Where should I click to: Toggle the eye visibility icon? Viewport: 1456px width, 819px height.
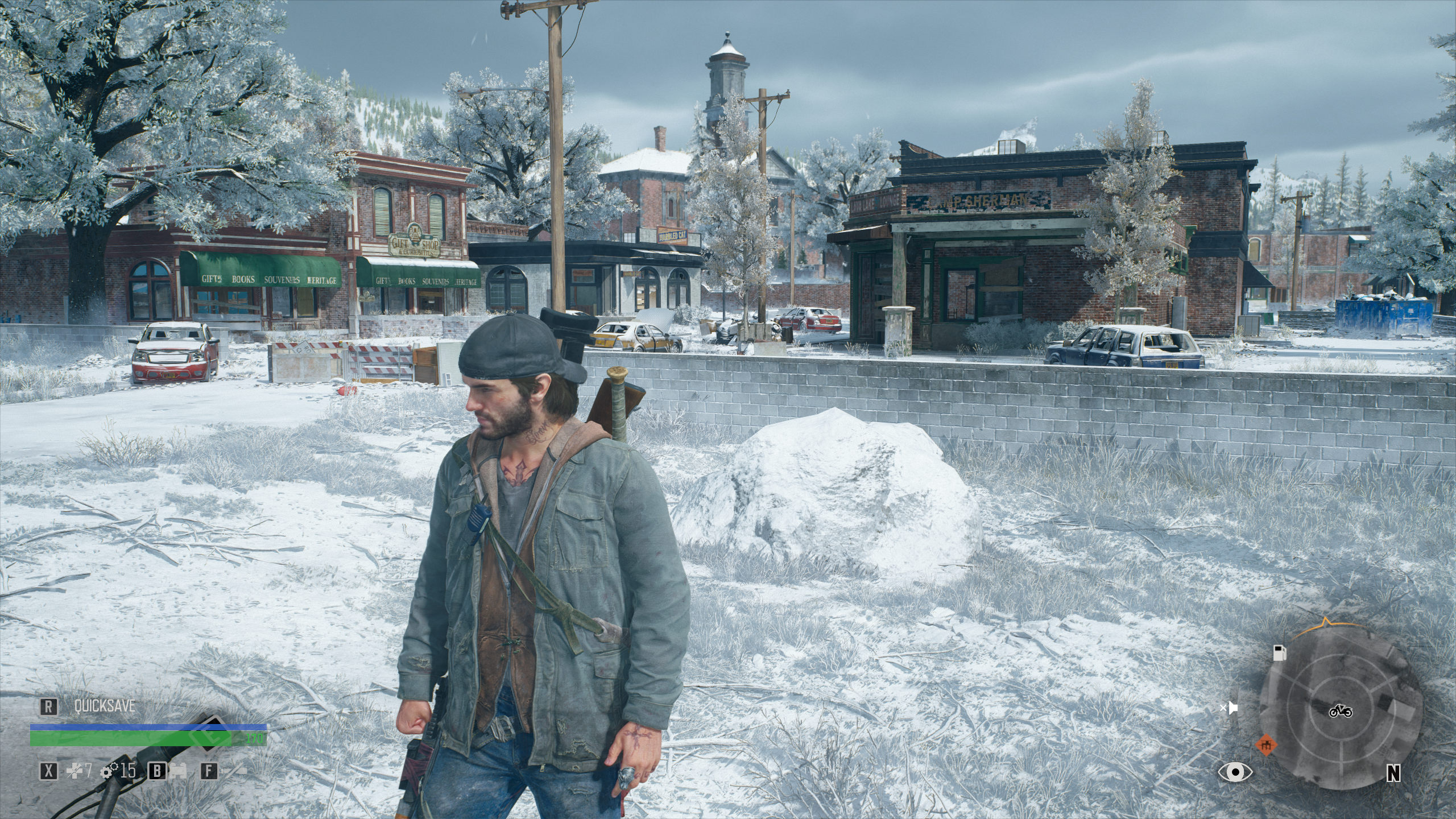click(x=1235, y=772)
